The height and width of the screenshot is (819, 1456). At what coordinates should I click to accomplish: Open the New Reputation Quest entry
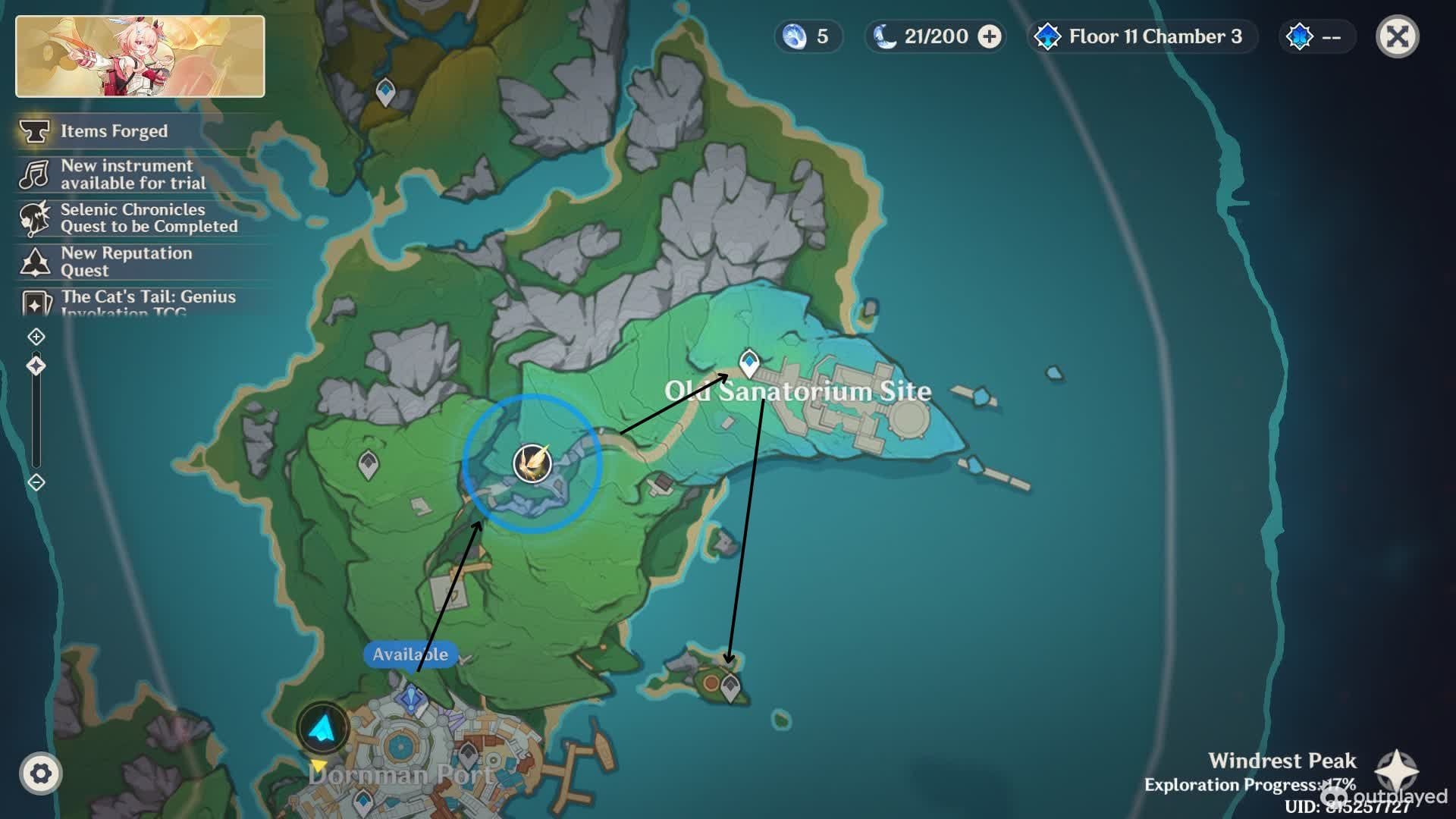point(125,262)
